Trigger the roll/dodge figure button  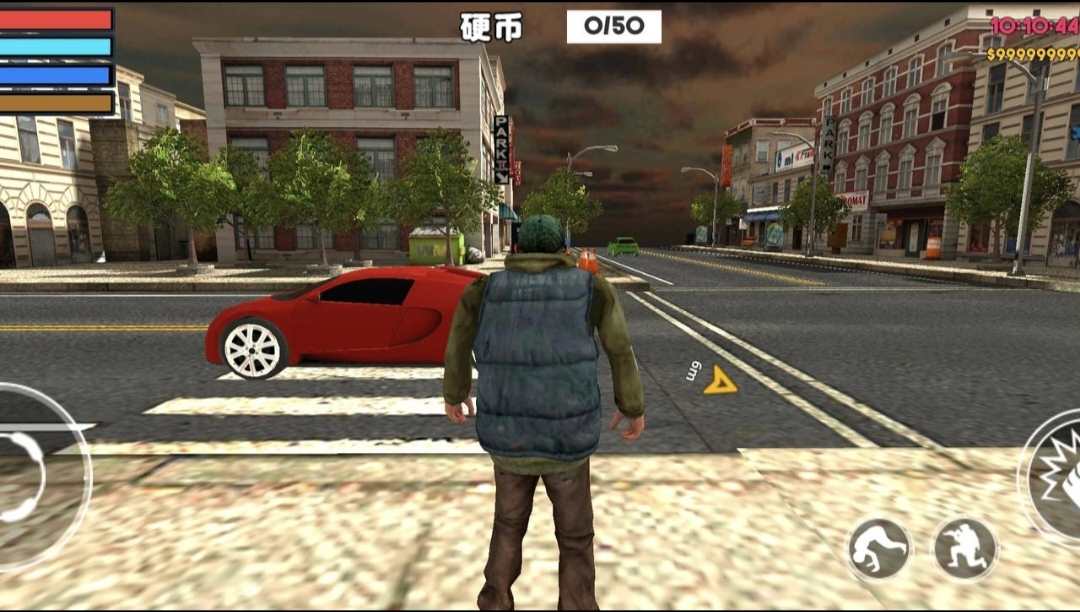(879, 549)
